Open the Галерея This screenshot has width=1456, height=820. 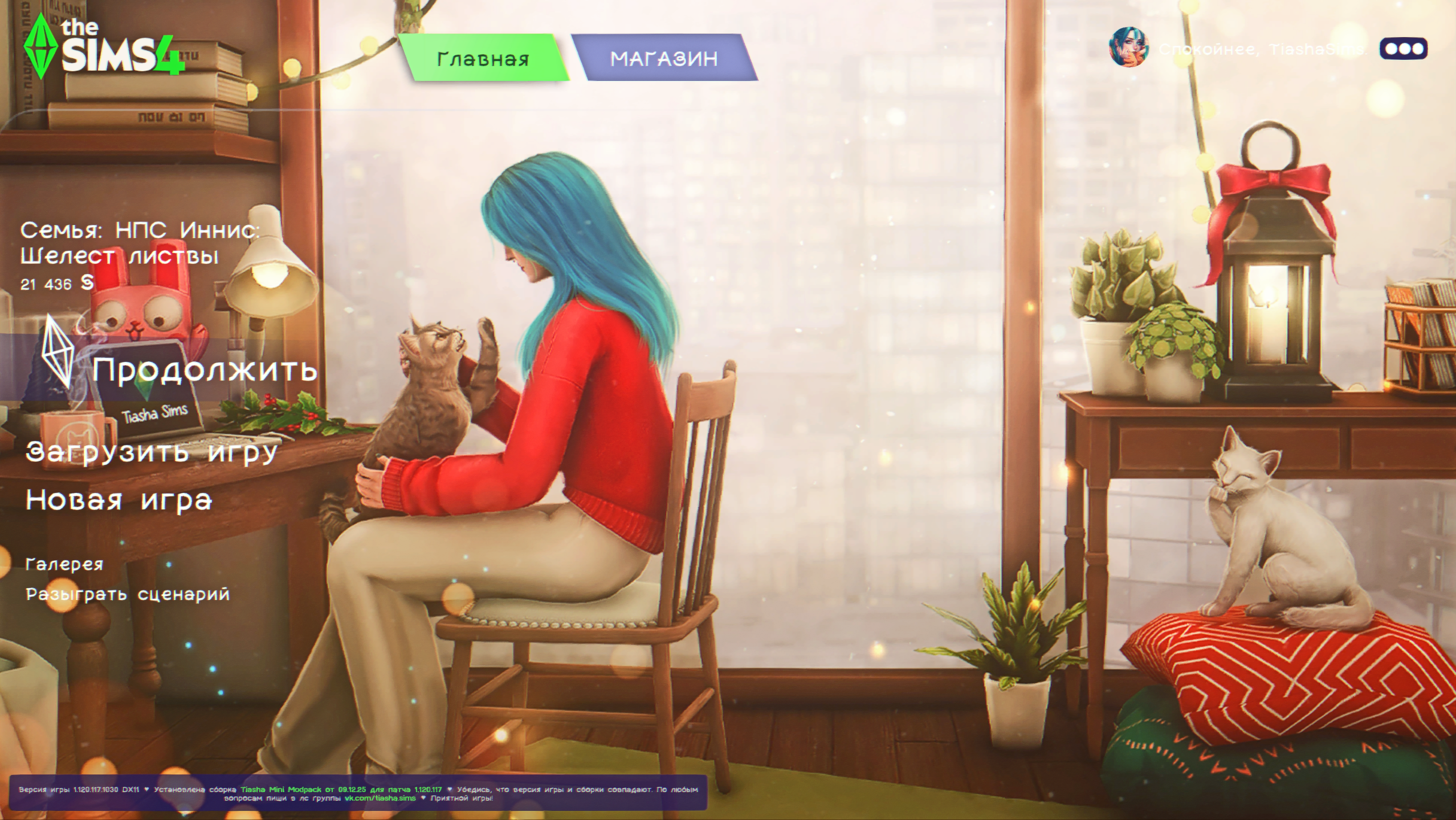pos(64,564)
